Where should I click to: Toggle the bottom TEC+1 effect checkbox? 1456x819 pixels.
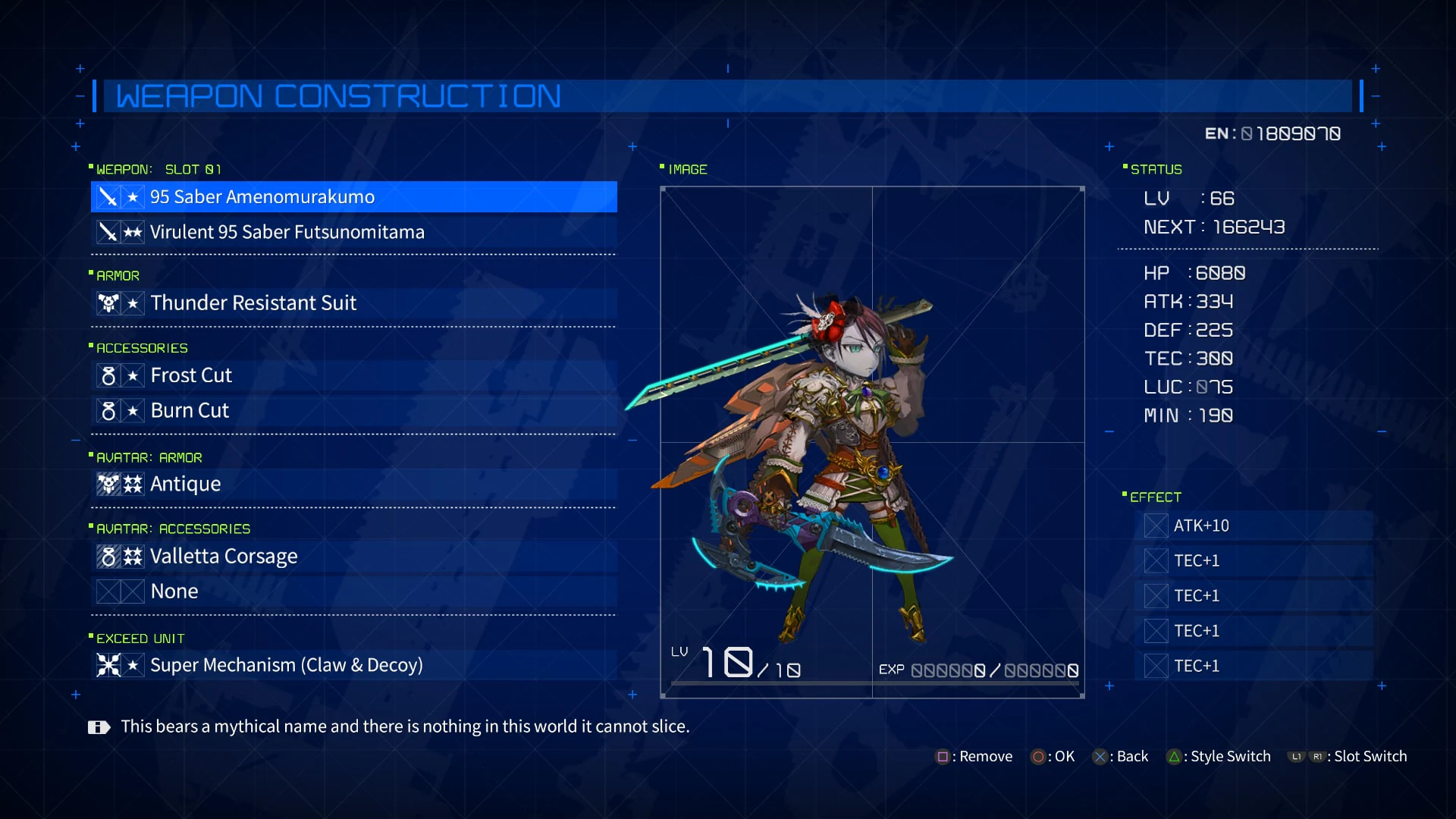coord(1156,666)
